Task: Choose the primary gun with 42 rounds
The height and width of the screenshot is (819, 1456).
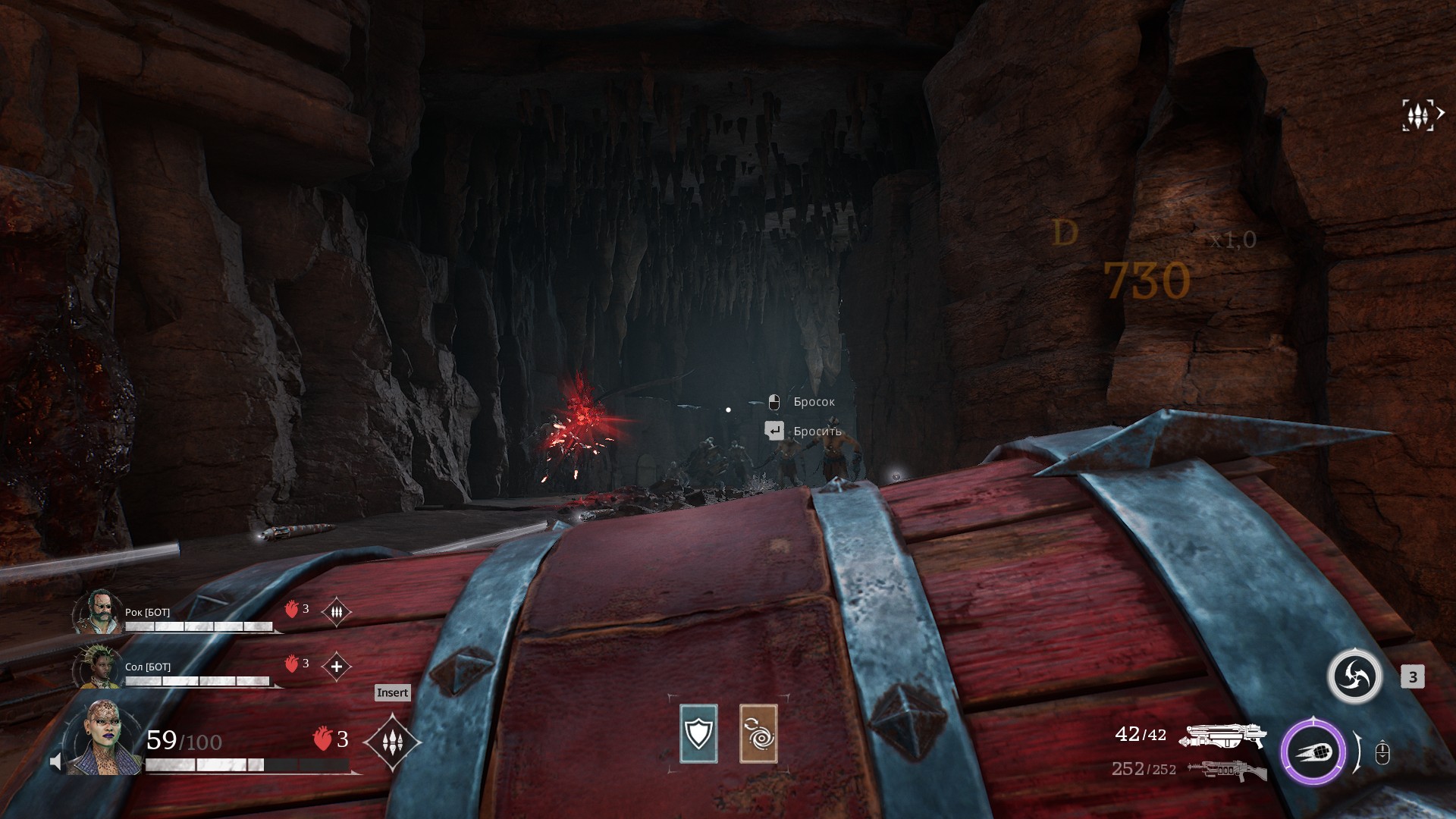Action: [x=1225, y=734]
